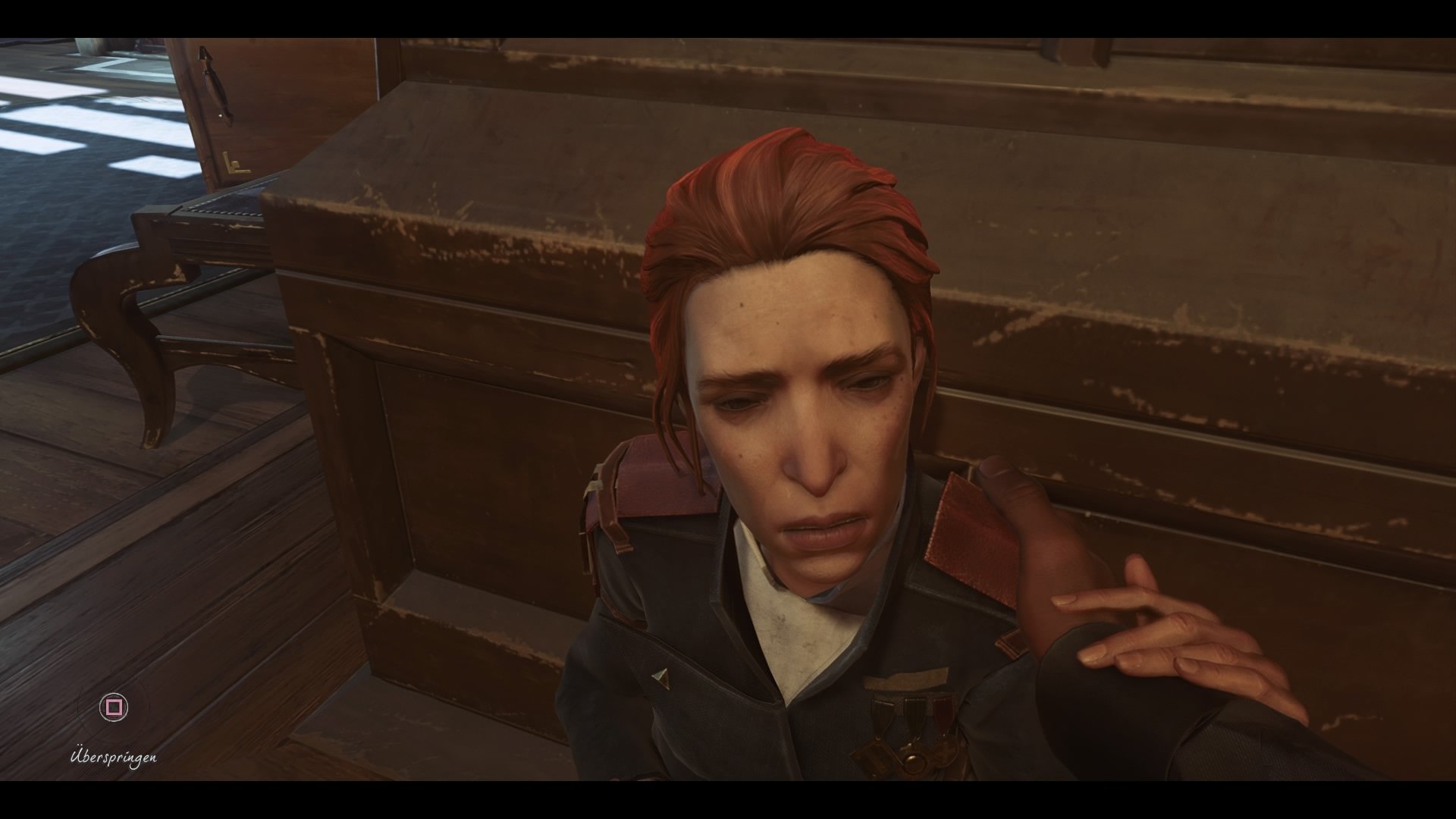The image size is (1456, 819).
Task: Click the red leather shoulder epaulette
Action: (963, 531)
